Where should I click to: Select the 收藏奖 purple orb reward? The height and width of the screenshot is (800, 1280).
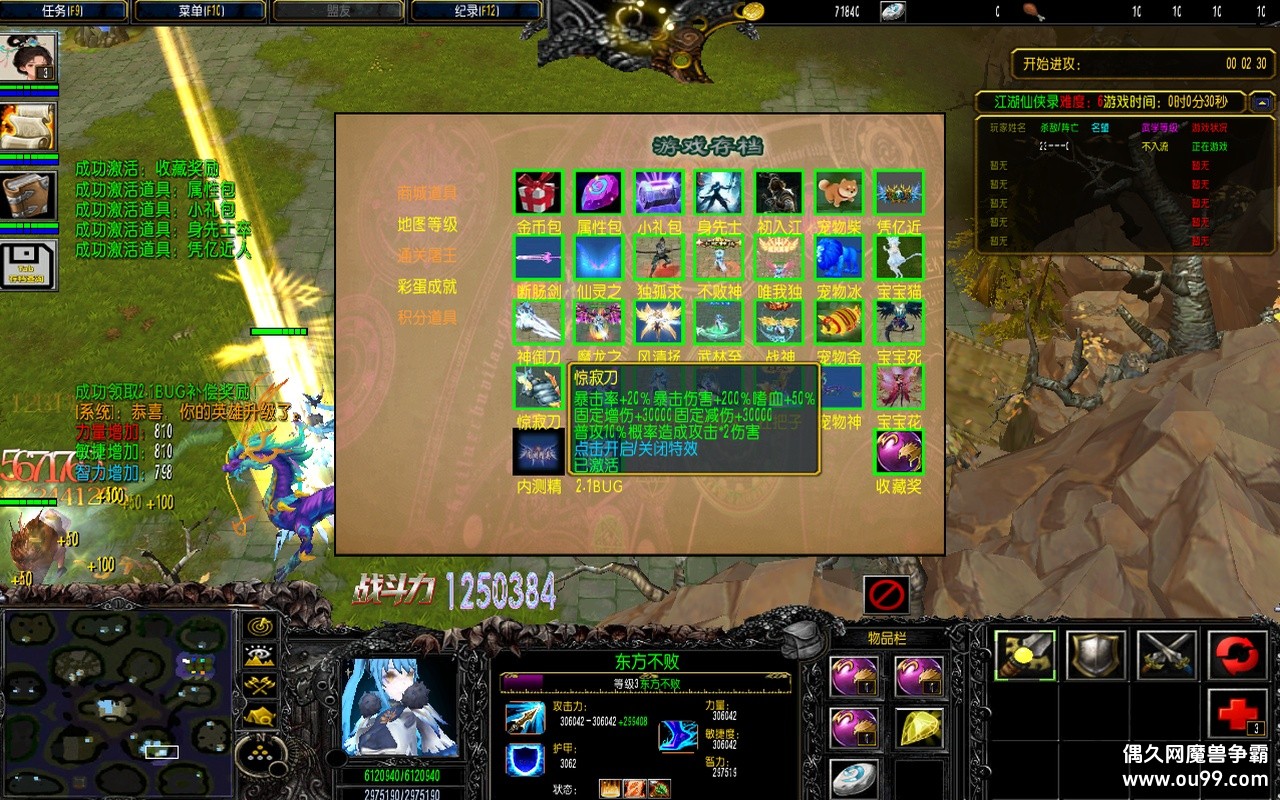point(898,452)
